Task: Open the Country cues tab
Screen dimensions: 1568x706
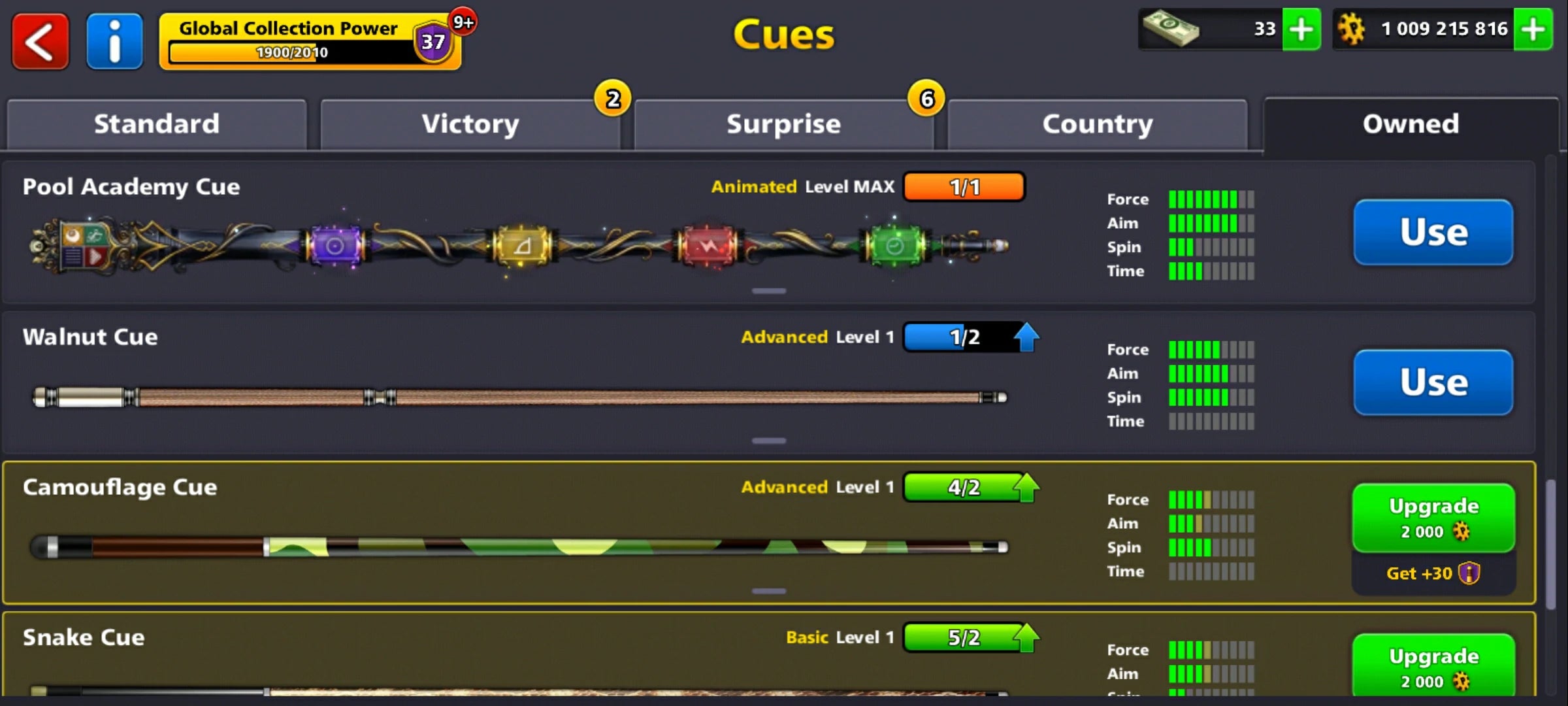Action: [x=1097, y=124]
